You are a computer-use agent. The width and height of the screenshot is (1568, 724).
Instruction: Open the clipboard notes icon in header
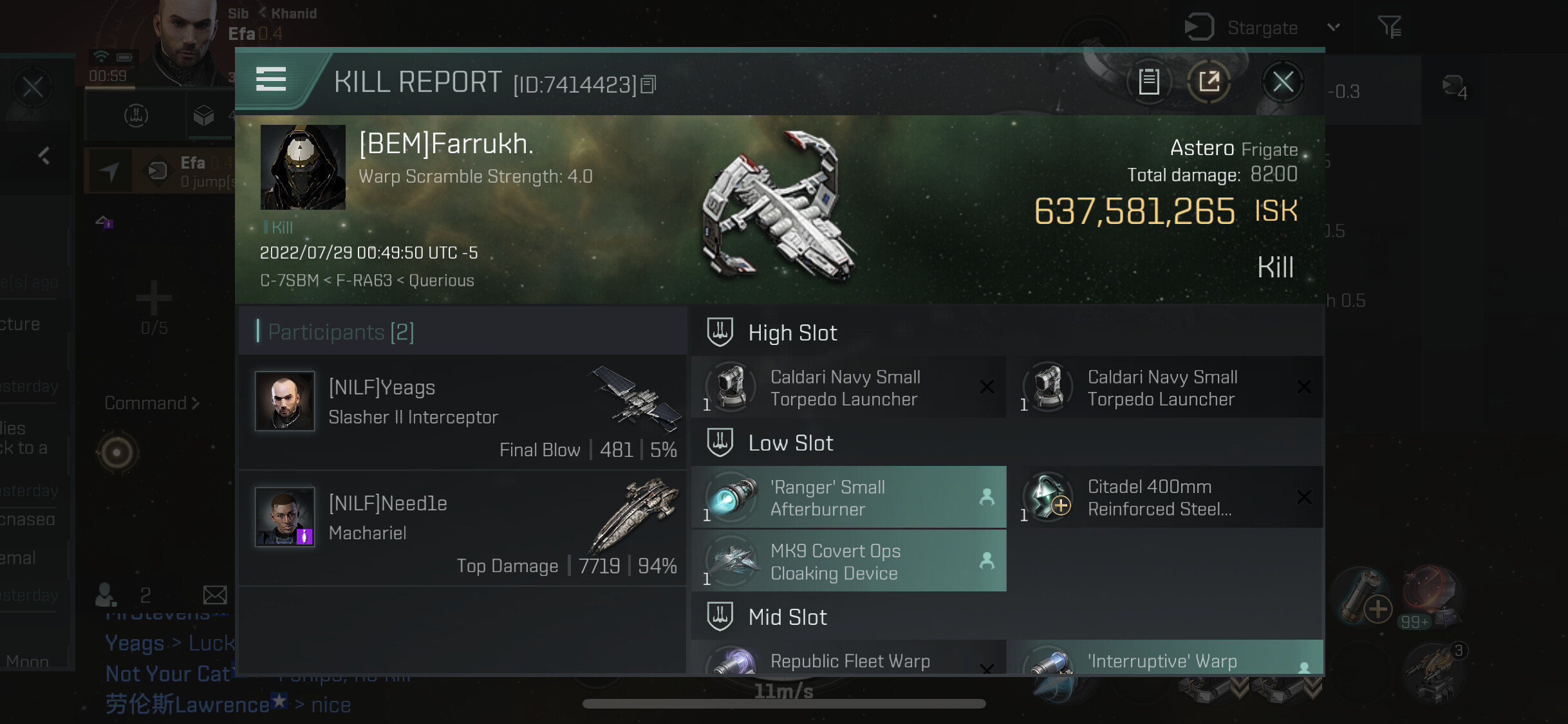pyautogui.click(x=1149, y=82)
